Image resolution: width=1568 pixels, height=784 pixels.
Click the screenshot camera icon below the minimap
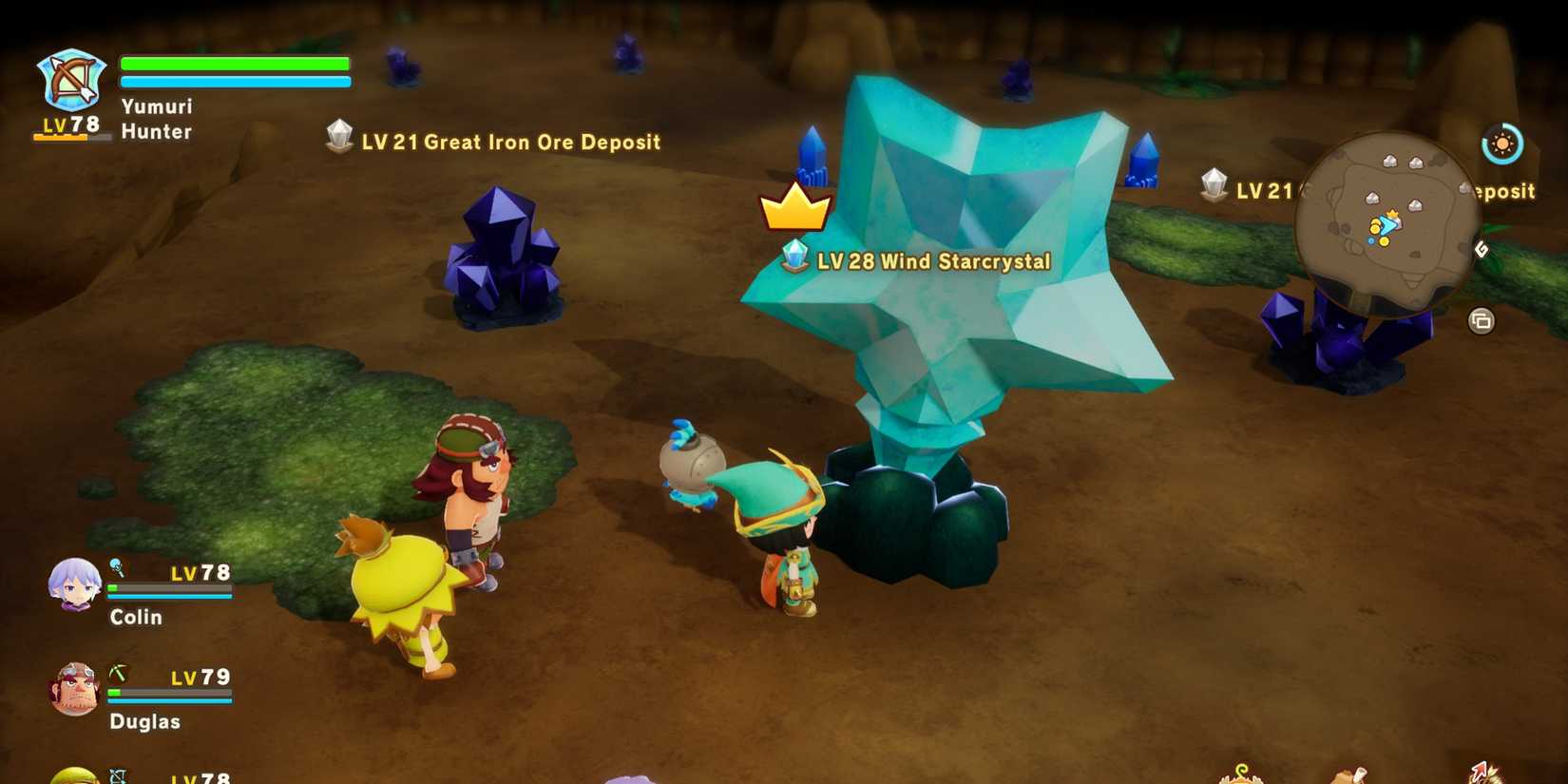tap(1482, 321)
